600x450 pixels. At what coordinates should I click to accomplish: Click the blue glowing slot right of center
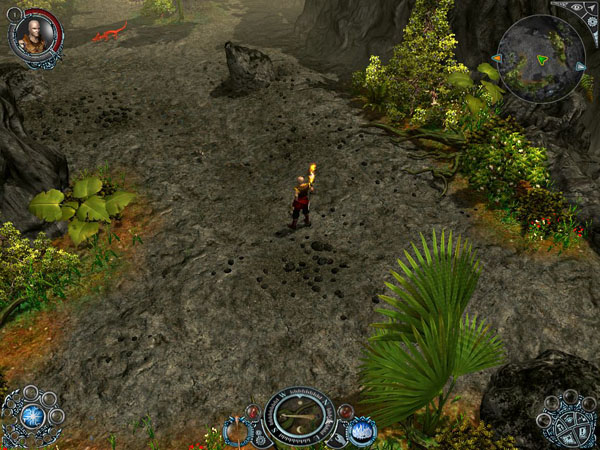360,431
